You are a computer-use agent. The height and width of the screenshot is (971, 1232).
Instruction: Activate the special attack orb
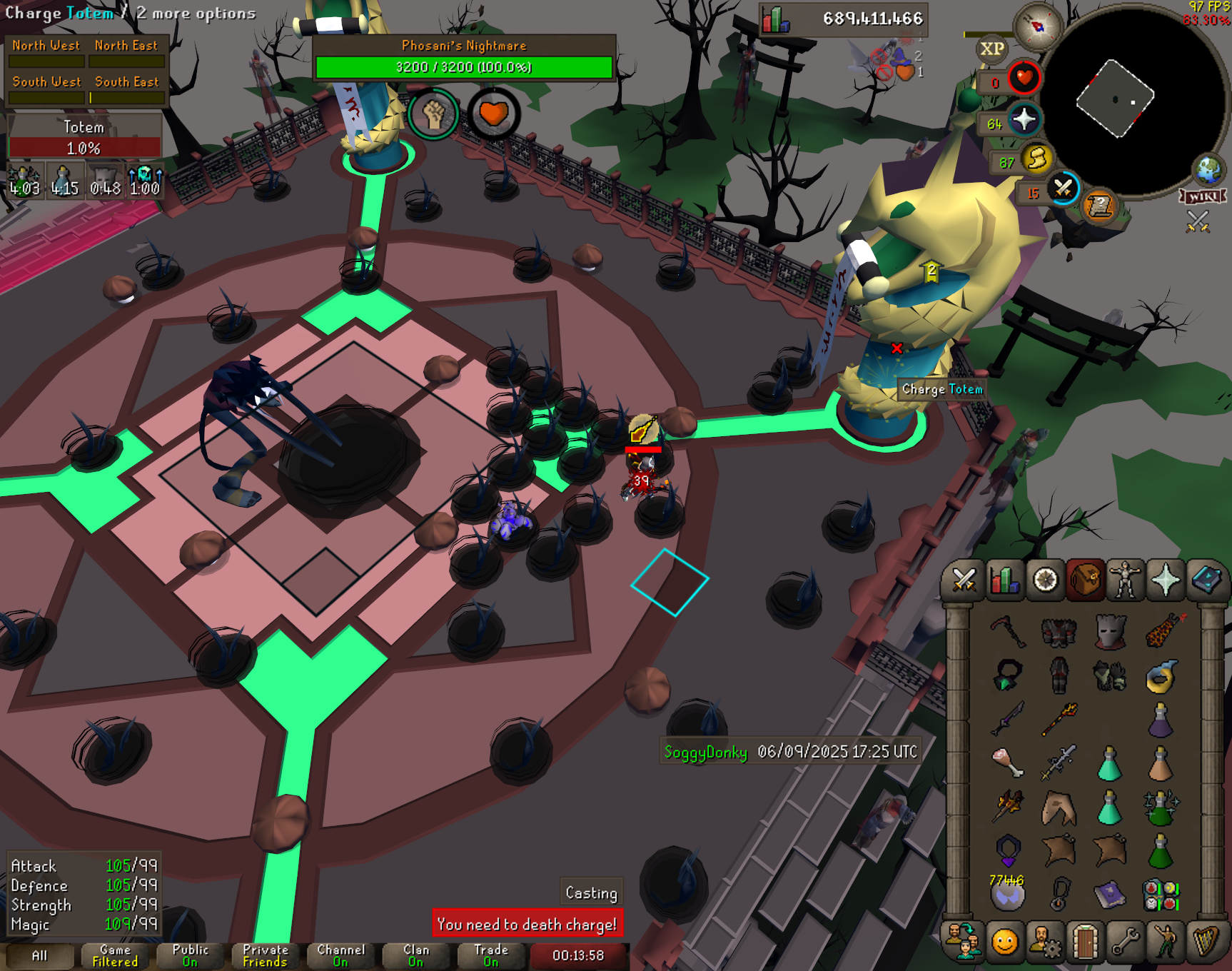point(1063,188)
